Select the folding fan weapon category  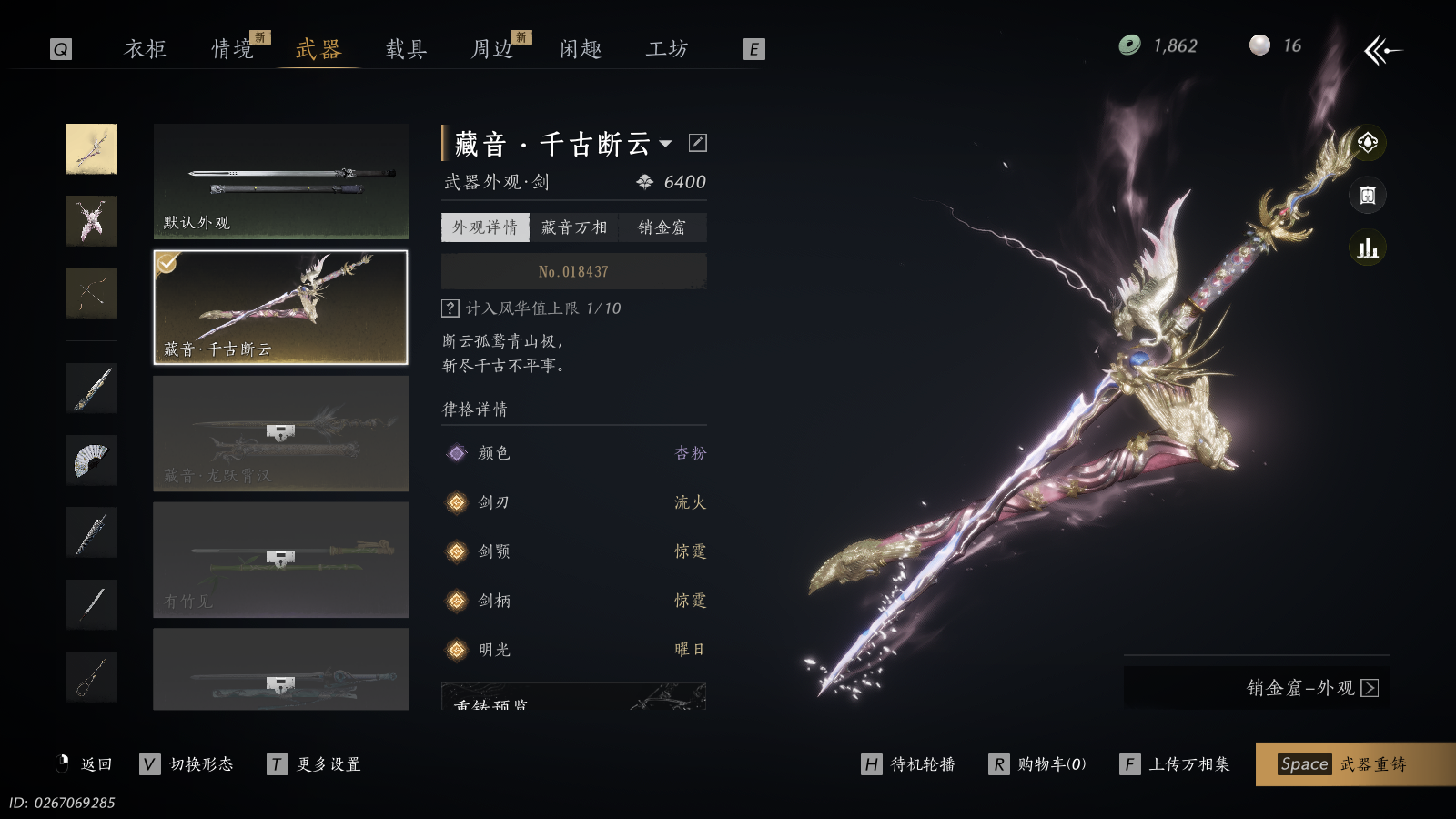click(x=92, y=460)
